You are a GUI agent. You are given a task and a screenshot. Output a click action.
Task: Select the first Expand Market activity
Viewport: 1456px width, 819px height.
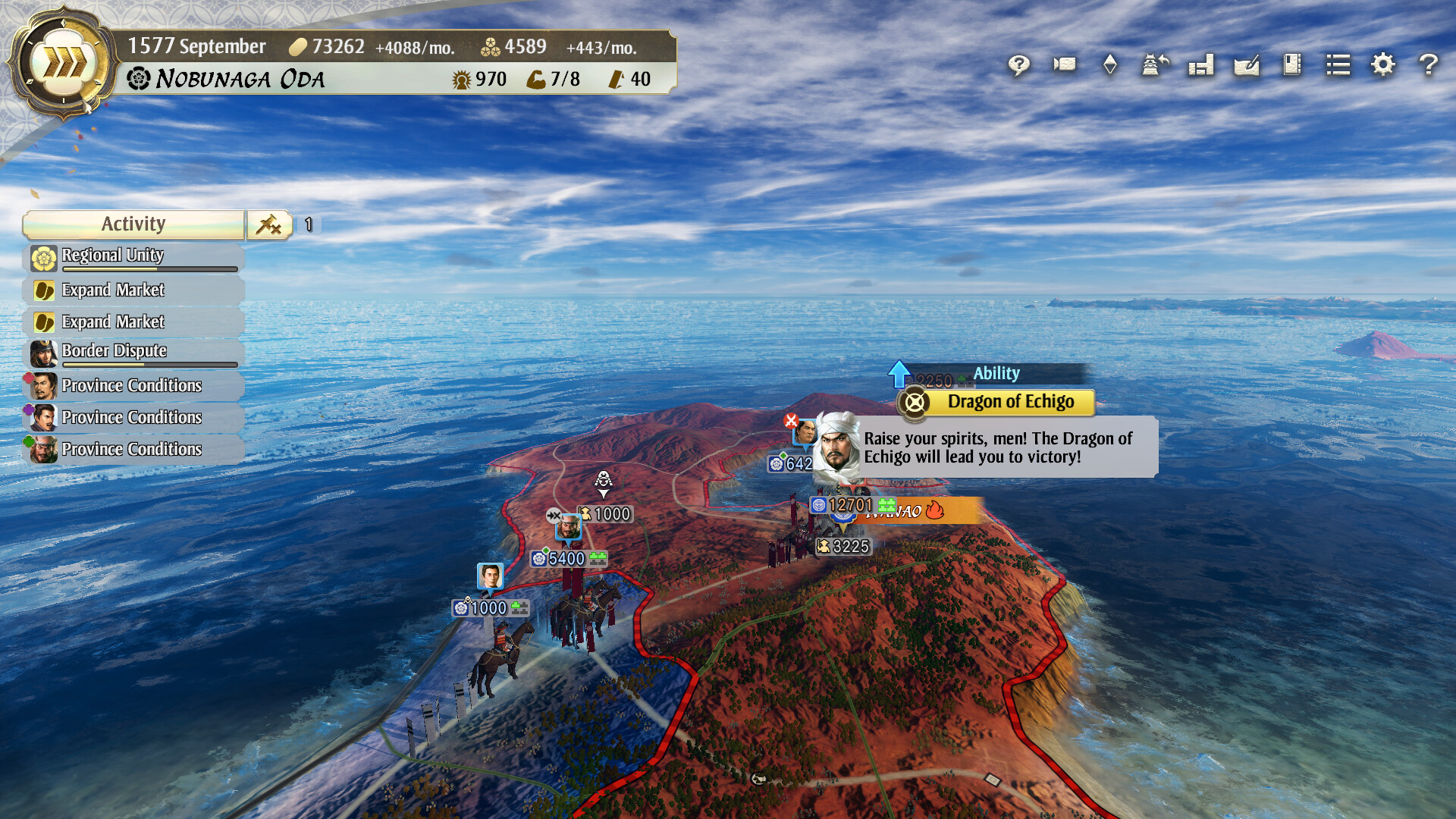coord(114,290)
